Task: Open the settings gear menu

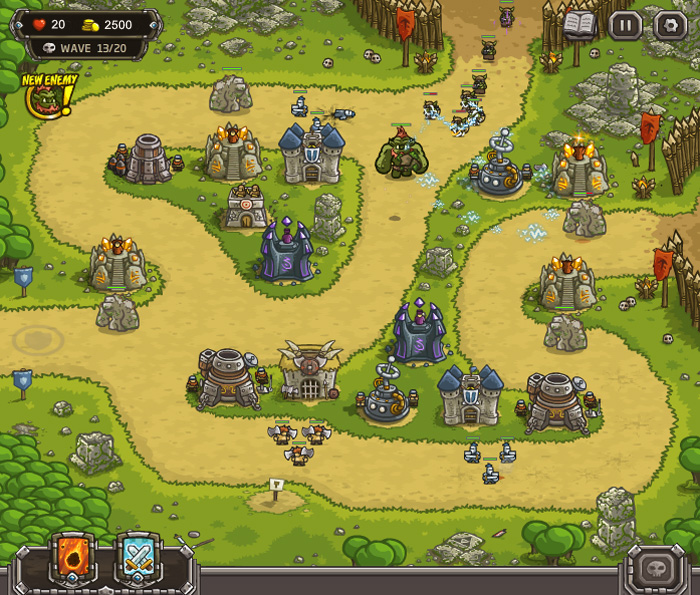Action: pos(670,25)
